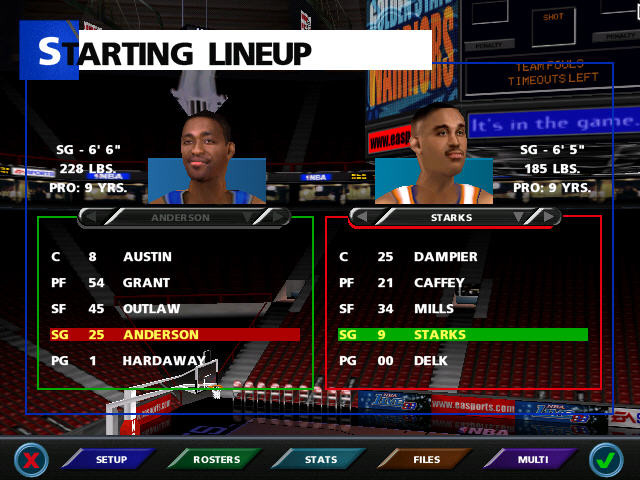Choose power forward Caffey

439,283
